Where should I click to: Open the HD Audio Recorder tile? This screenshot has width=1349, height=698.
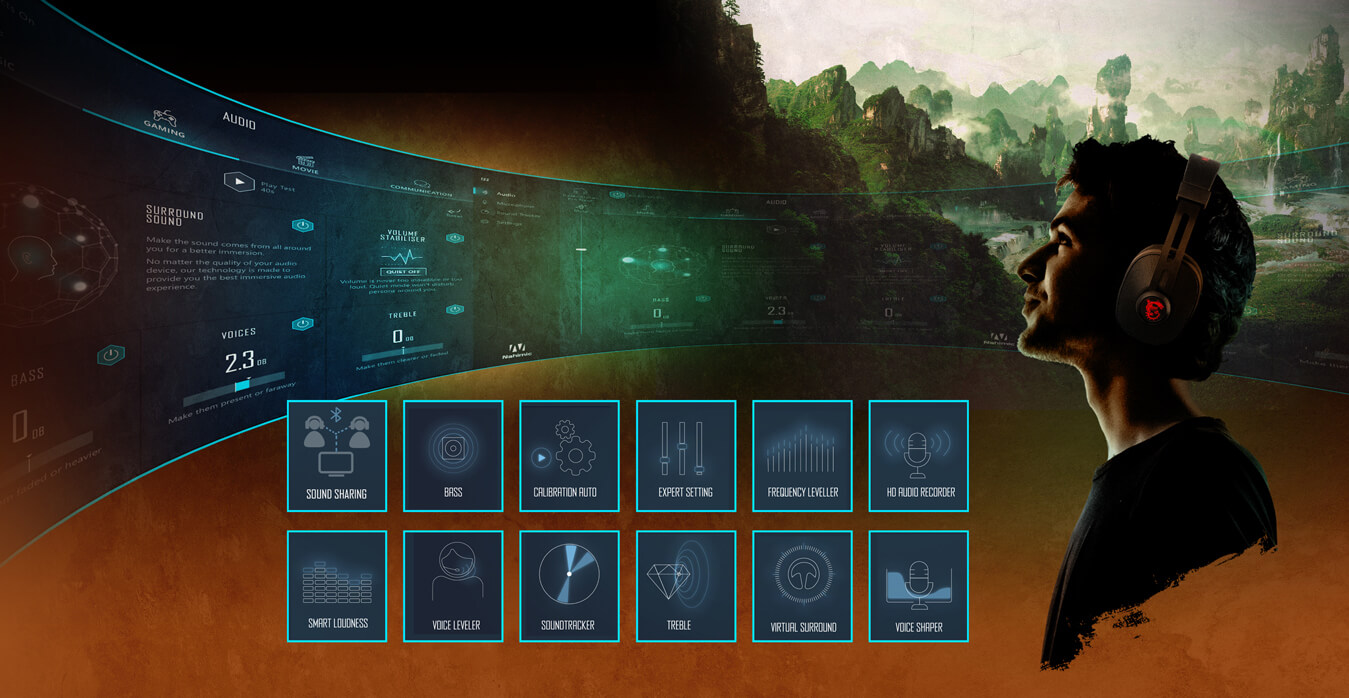coord(918,455)
